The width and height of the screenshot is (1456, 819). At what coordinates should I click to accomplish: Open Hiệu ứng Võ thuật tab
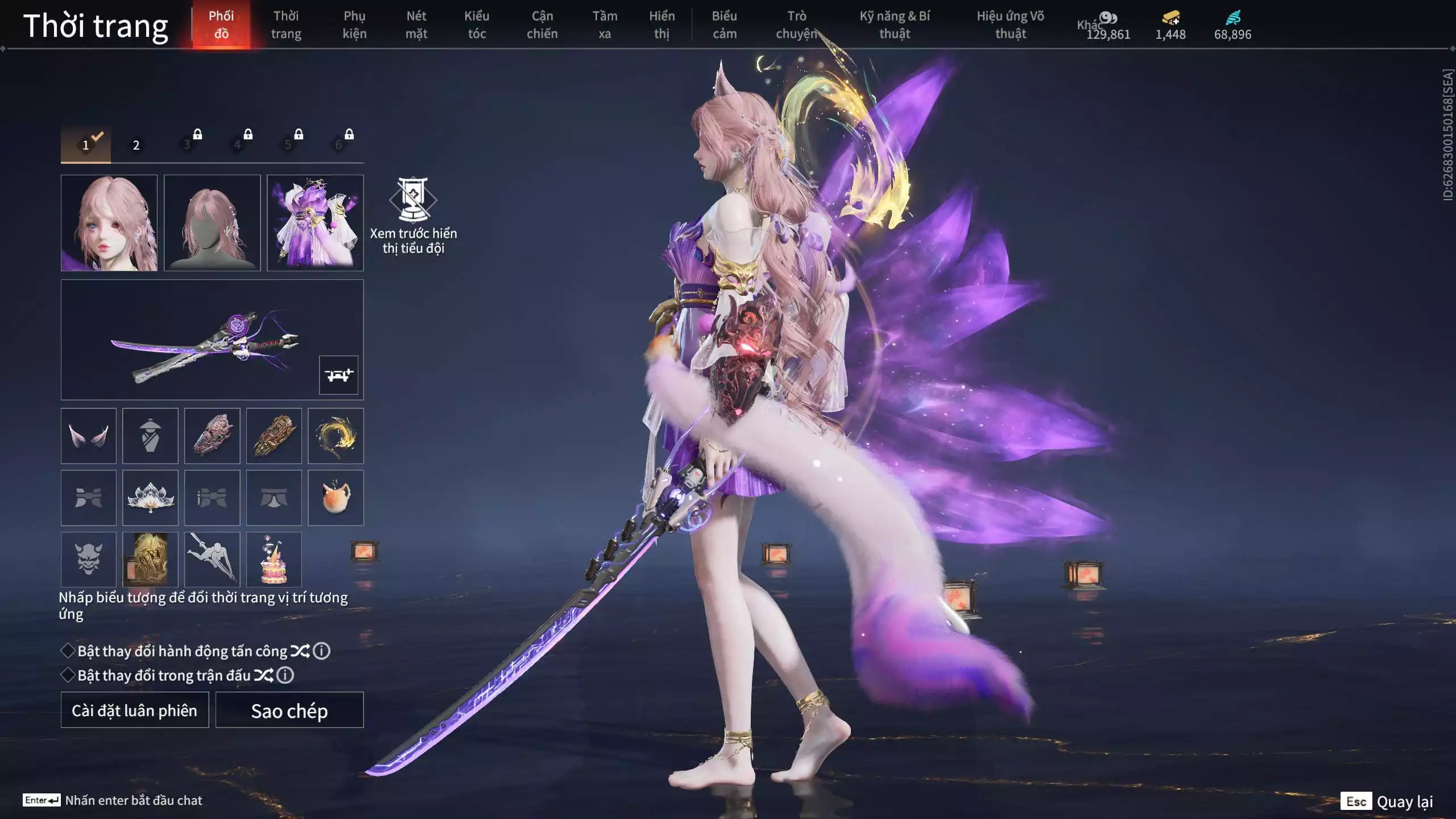tap(1010, 25)
